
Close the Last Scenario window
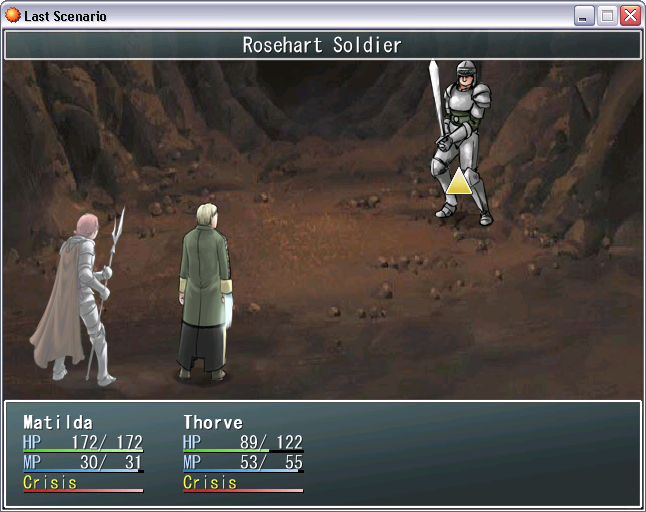[x=630, y=16]
